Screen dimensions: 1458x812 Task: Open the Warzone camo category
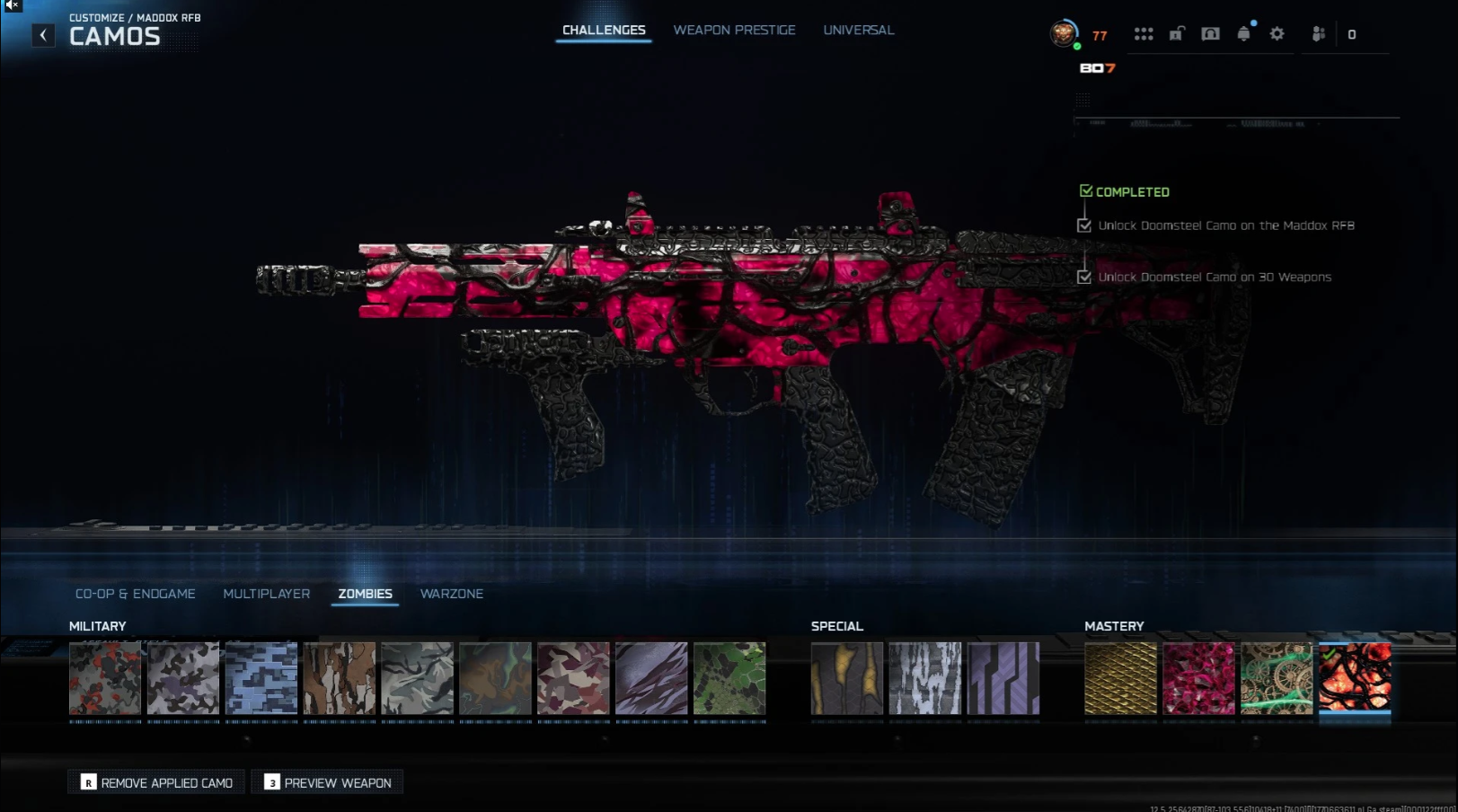tap(451, 594)
